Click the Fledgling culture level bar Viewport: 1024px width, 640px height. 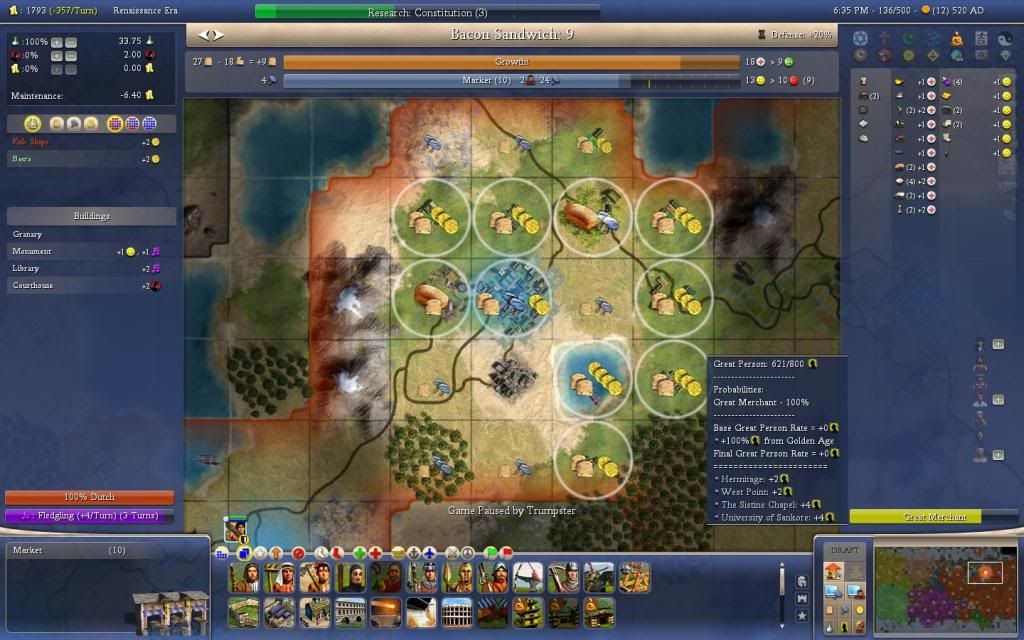pos(89,516)
